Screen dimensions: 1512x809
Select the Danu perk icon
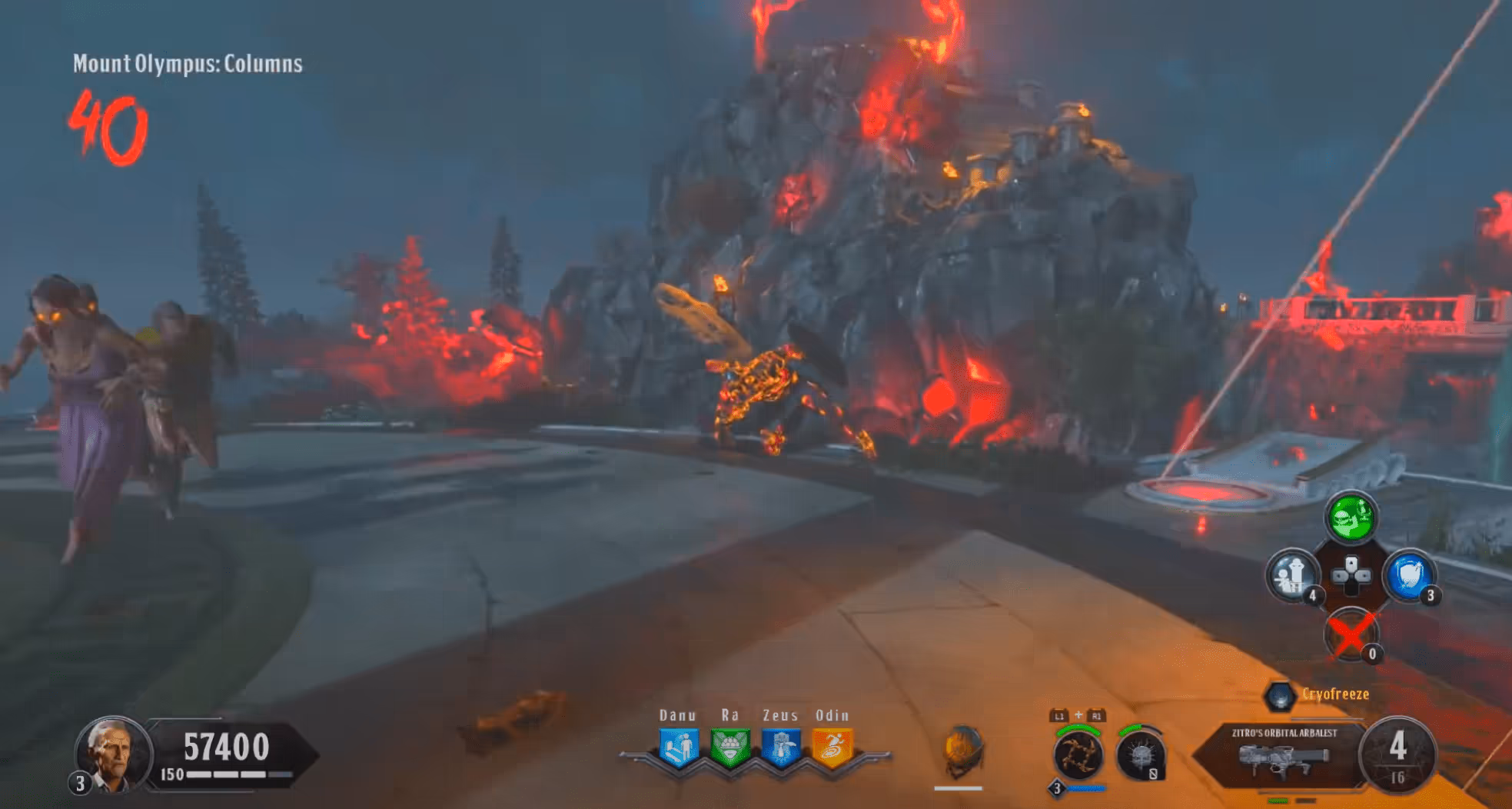click(679, 747)
